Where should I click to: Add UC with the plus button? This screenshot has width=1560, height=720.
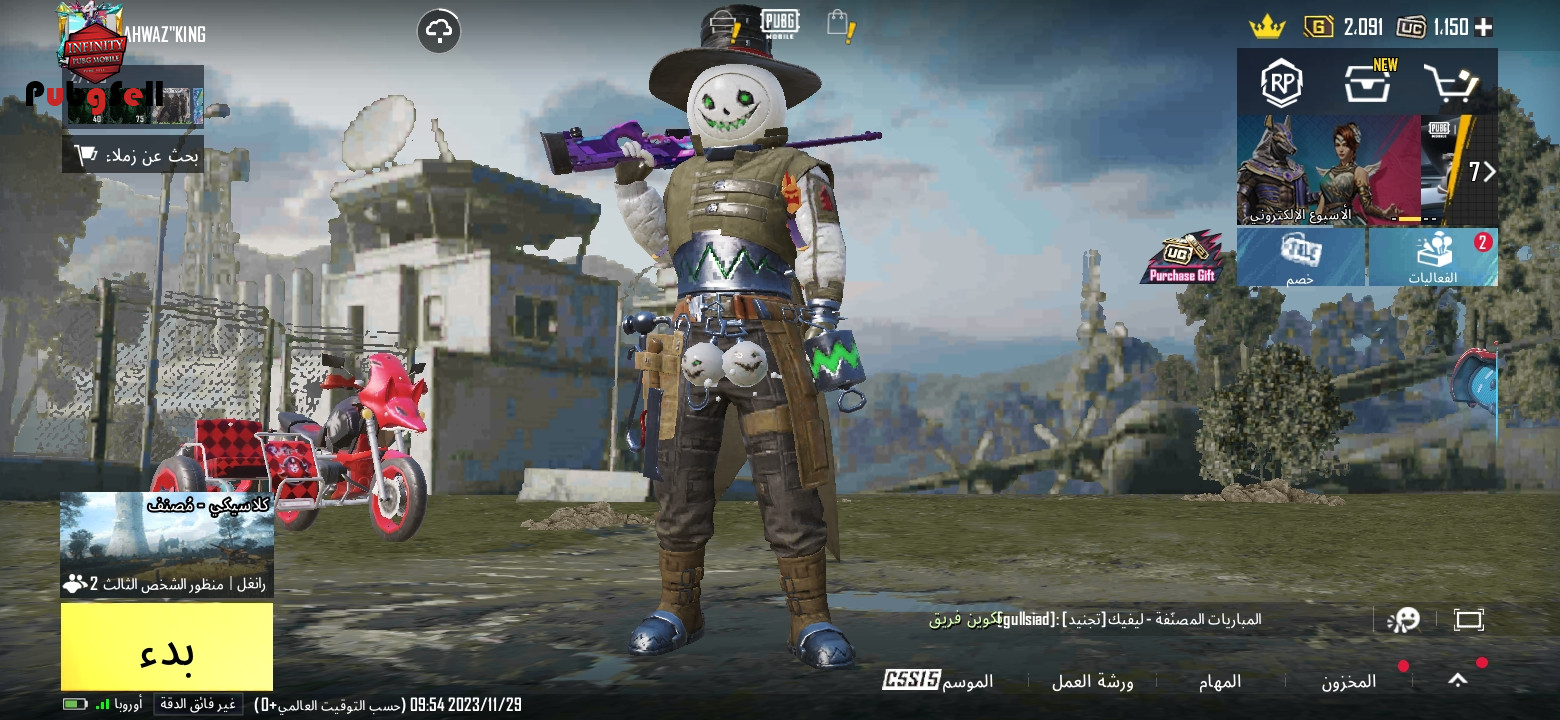point(1484,27)
